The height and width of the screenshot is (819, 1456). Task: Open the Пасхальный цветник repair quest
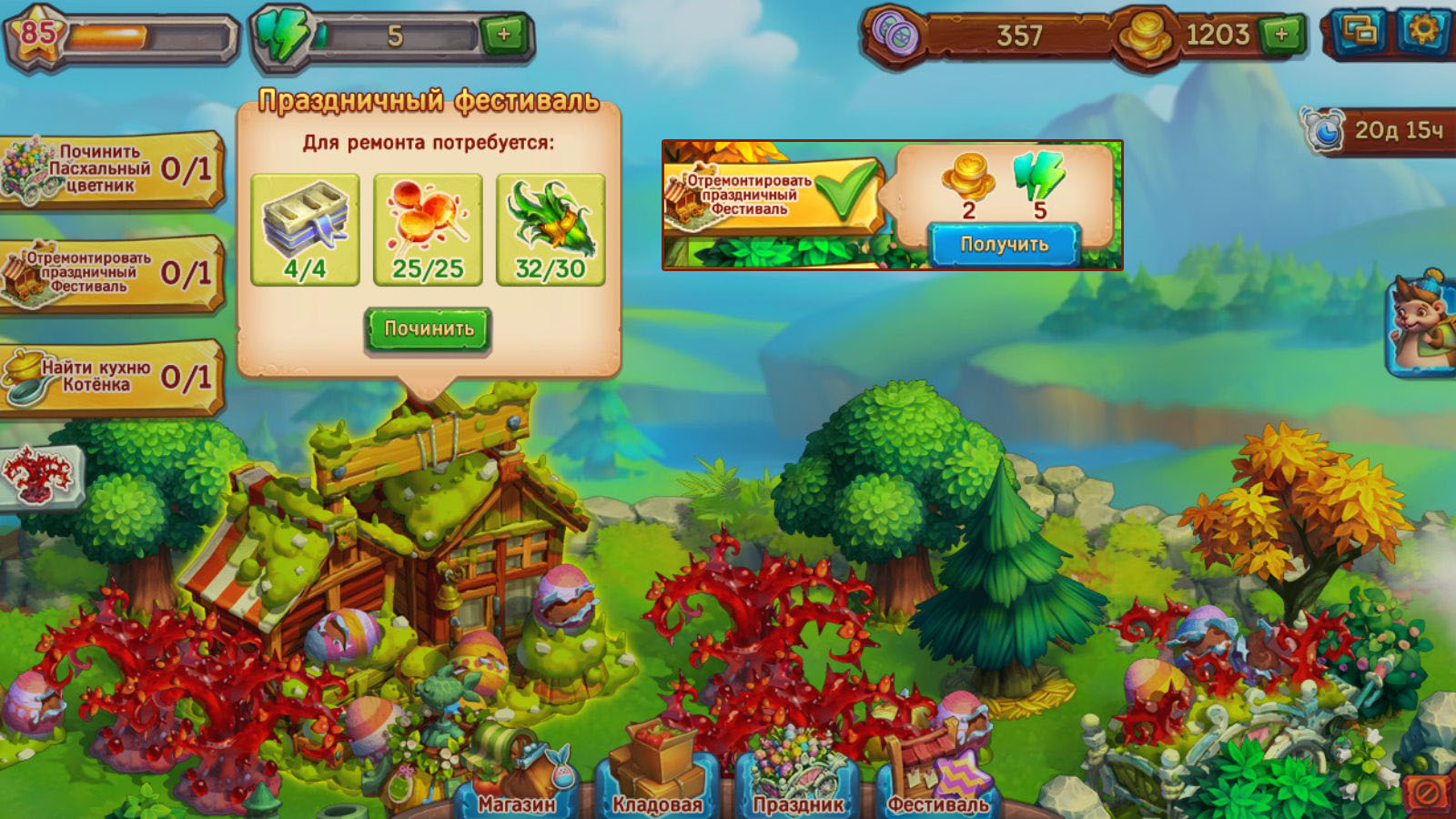[109, 169]
